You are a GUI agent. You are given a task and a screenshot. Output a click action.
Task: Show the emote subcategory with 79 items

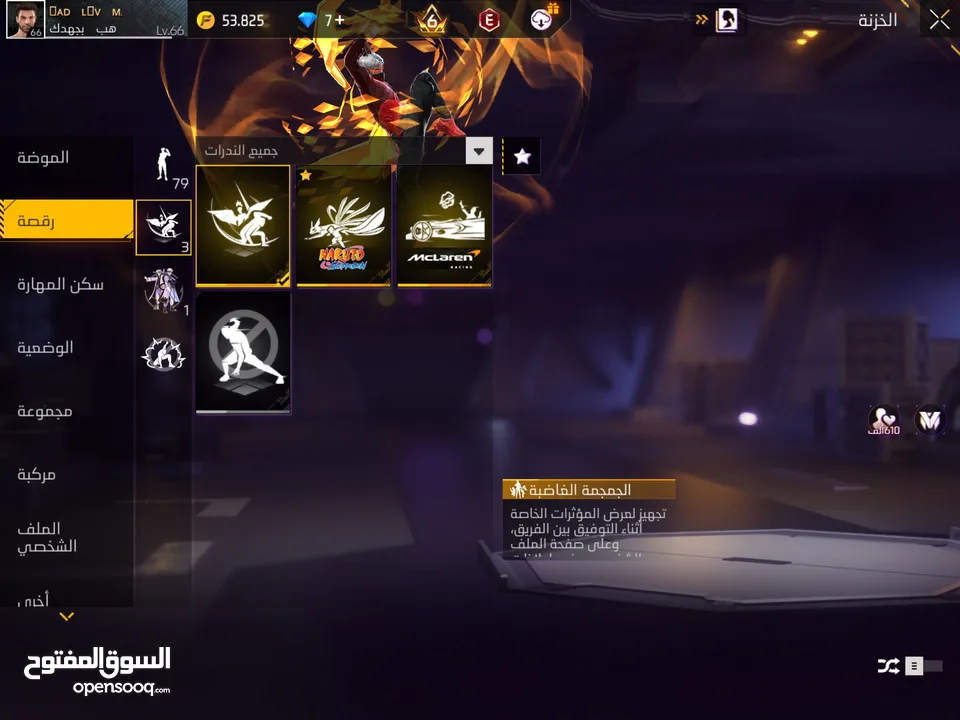coord(163,165)
